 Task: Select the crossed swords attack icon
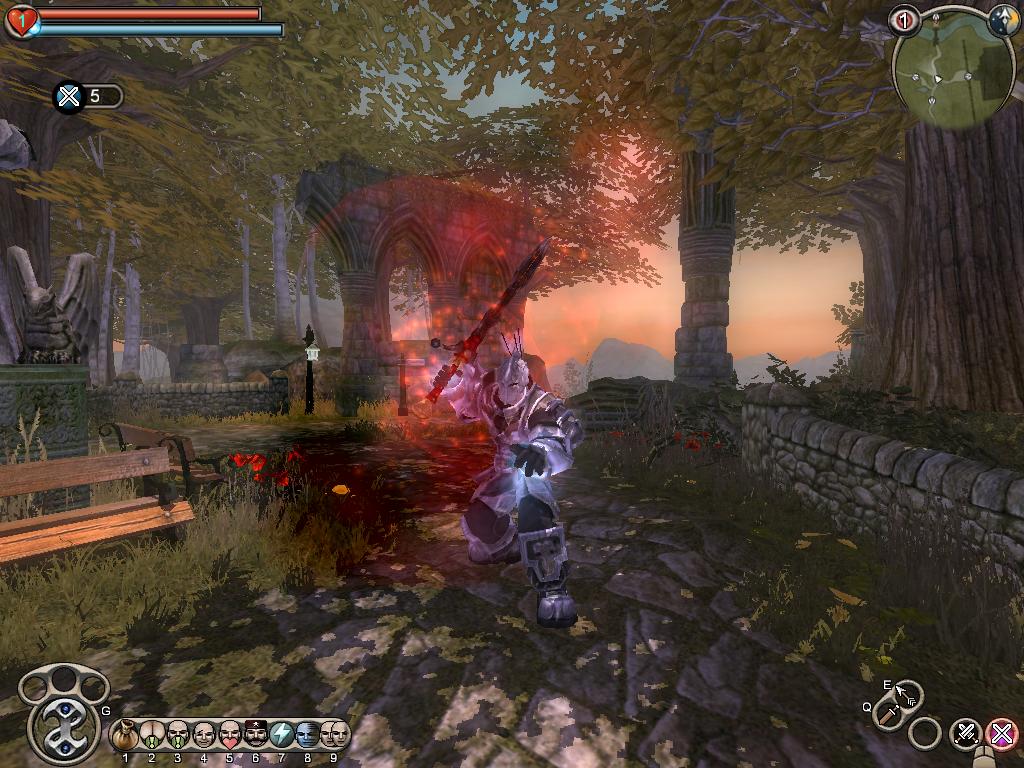pos(966,733)
